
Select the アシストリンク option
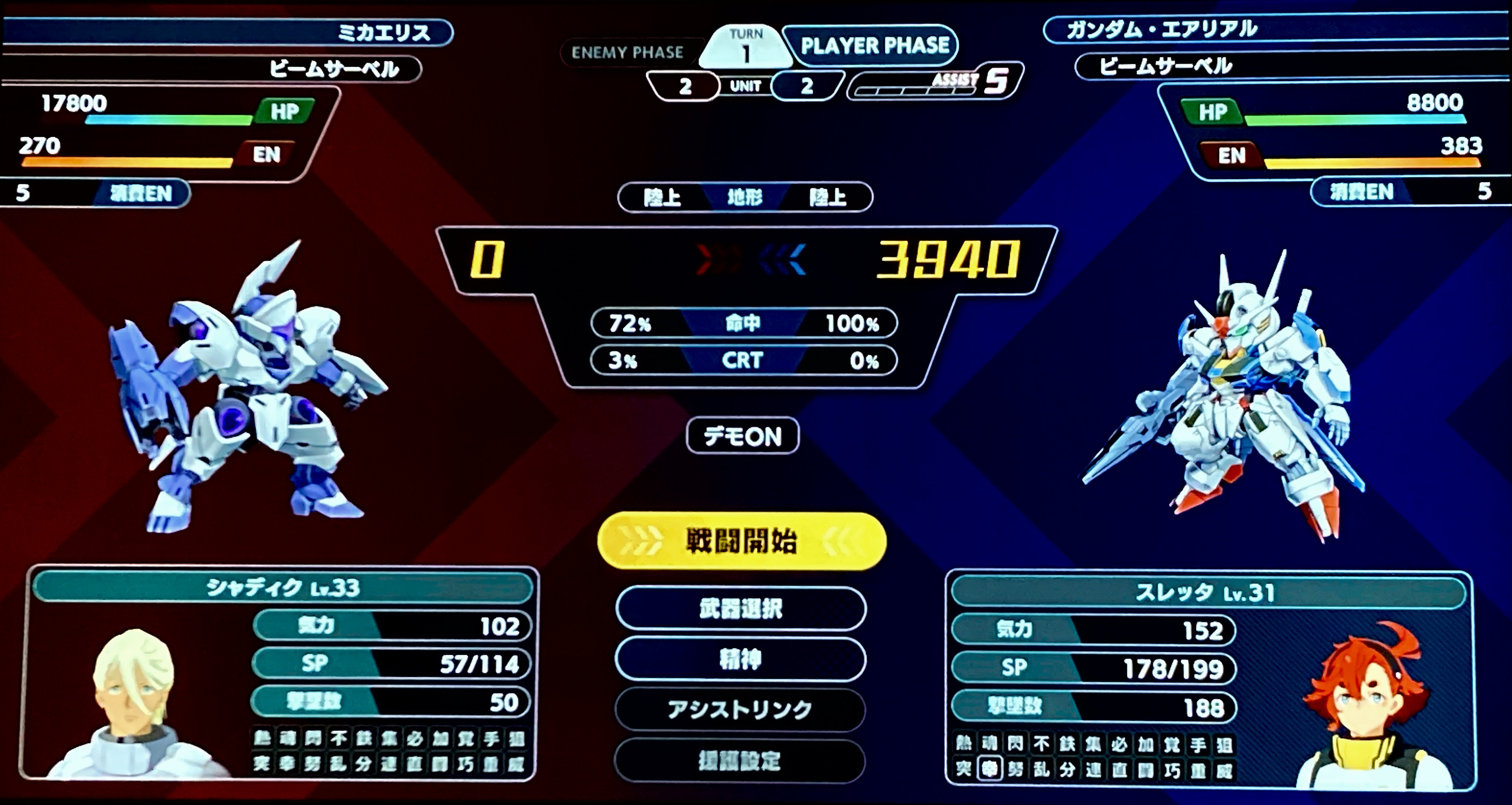740,710
